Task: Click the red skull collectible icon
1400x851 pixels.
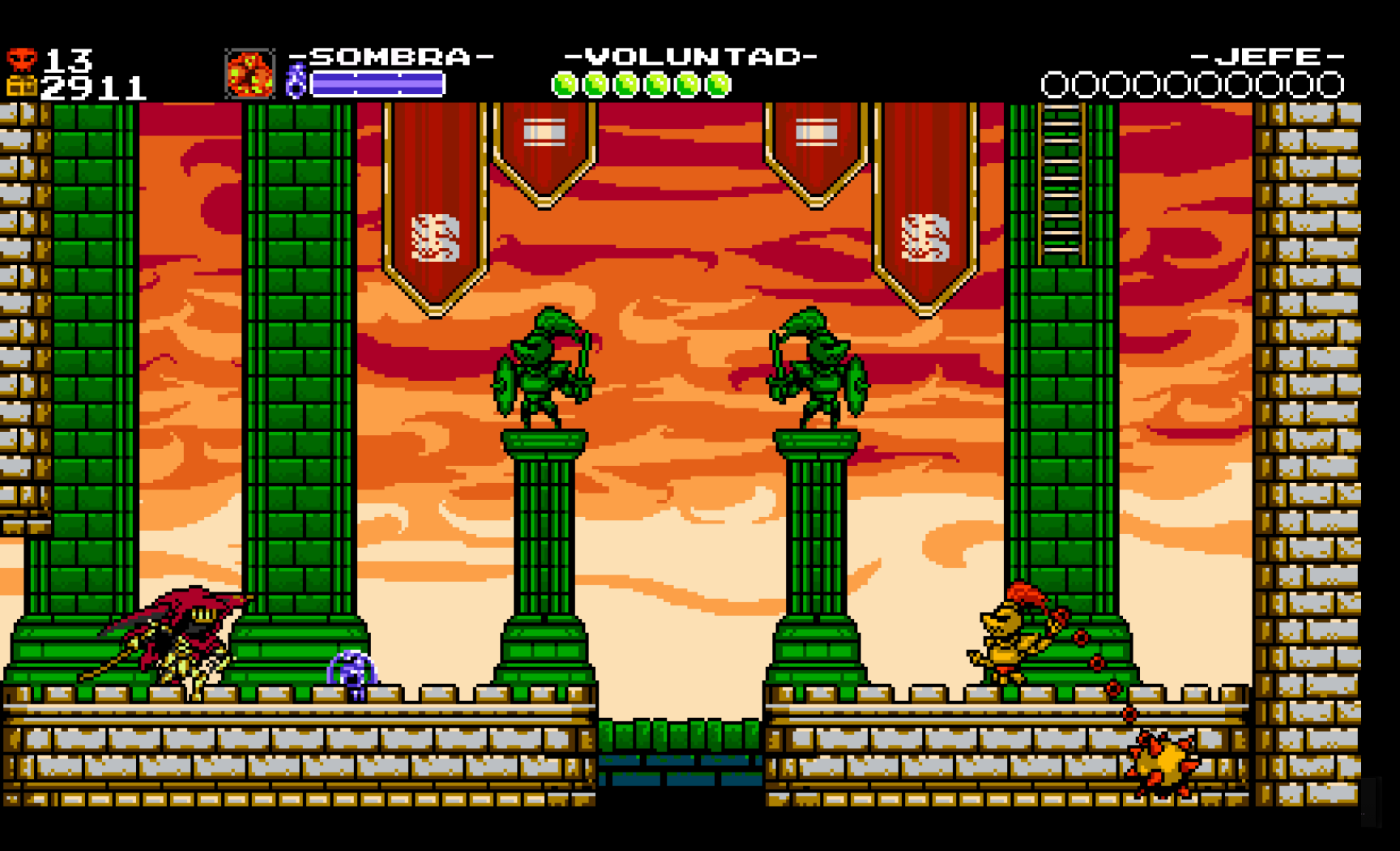Action: (x=22, y=59)
